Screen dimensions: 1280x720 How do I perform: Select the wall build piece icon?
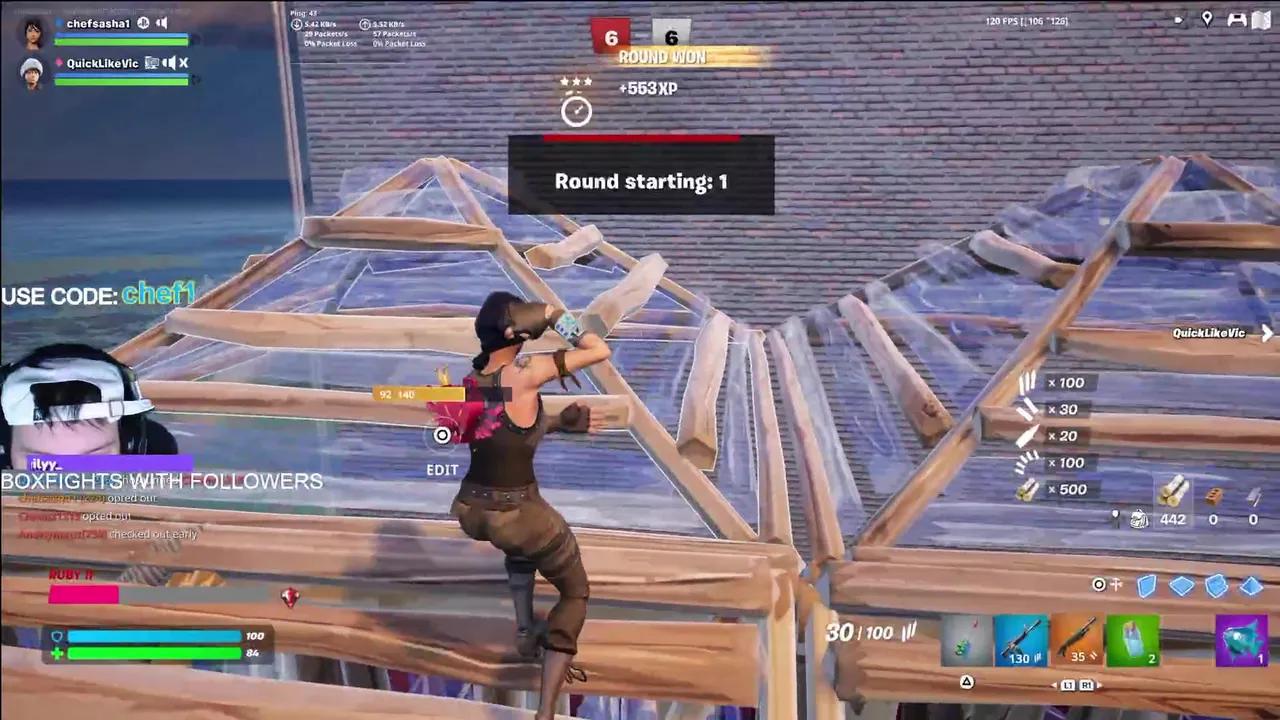click(x=1146, y=587)
